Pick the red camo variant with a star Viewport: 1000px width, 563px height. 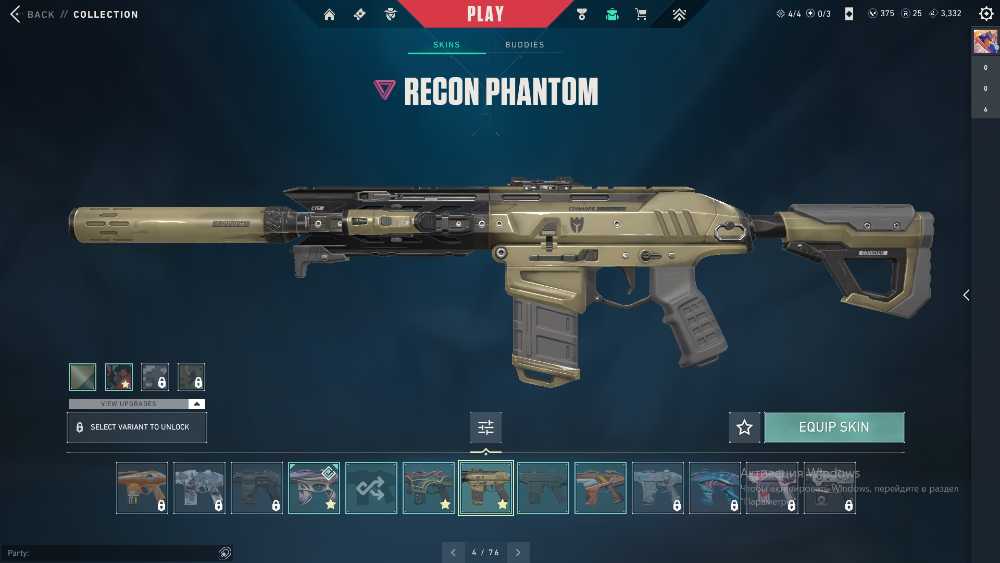pos(119,377)
